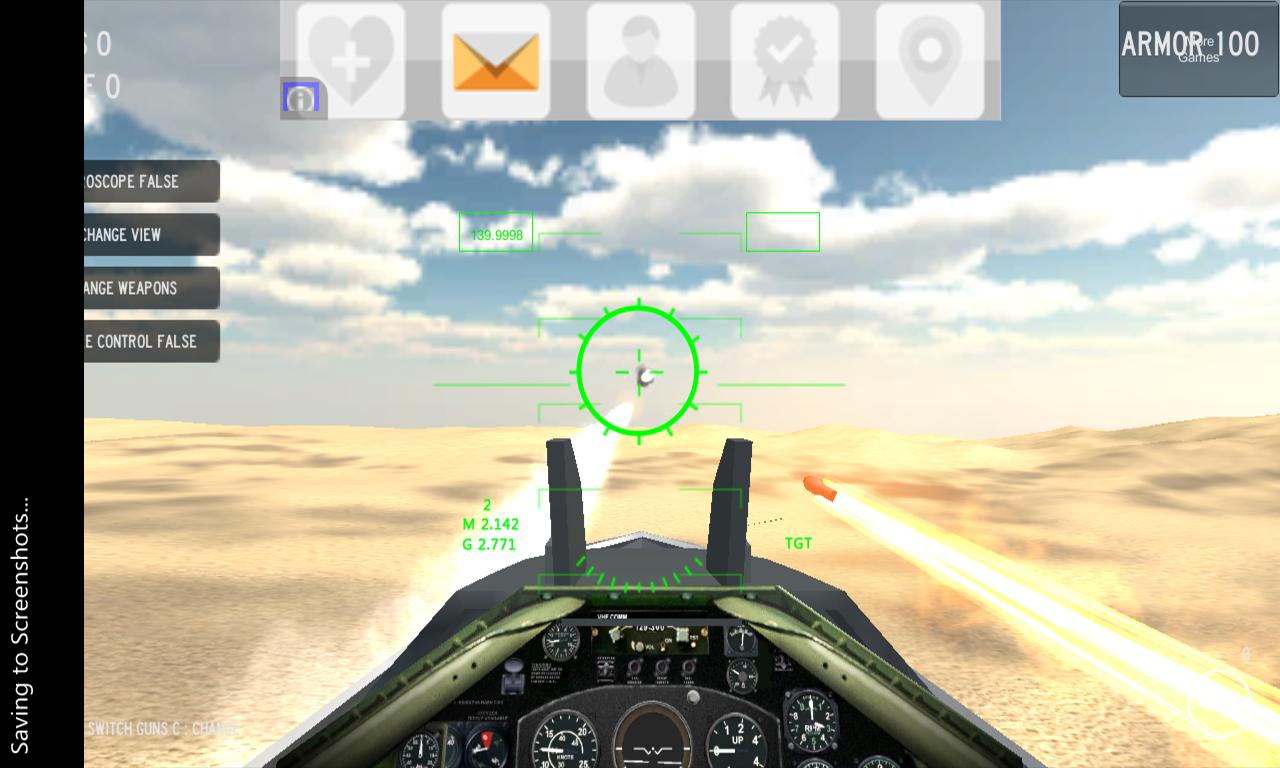Open the location pin icon

[932, 58]
